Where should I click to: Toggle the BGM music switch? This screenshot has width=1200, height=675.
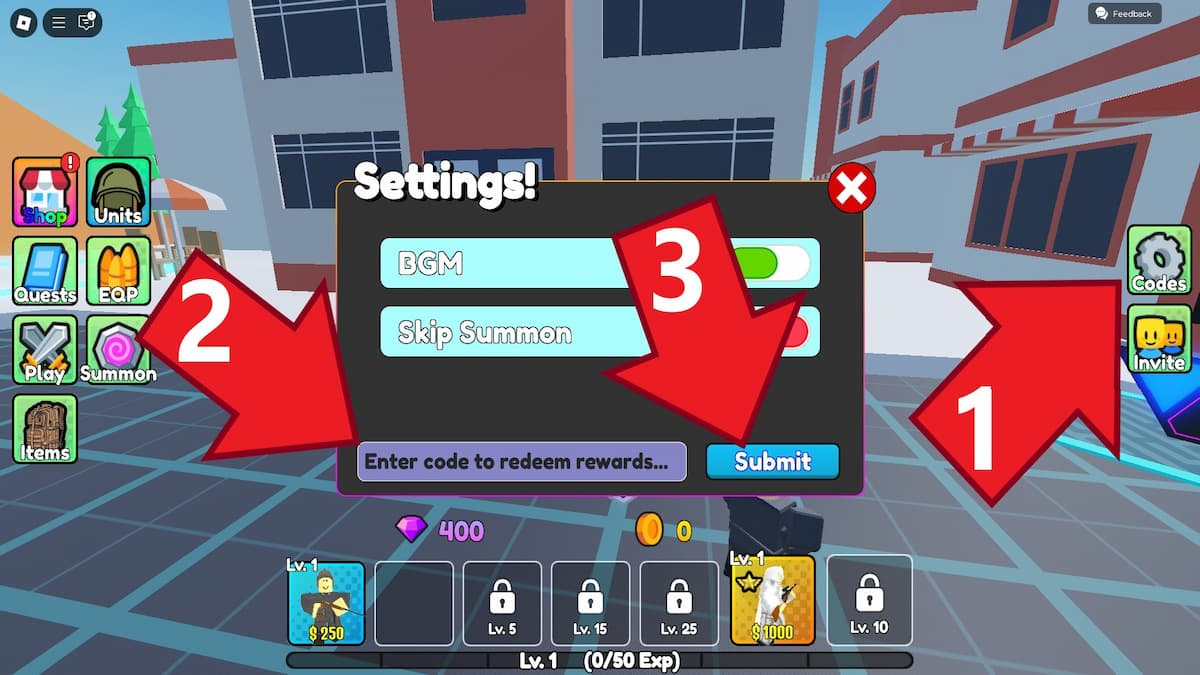pyautogui.click(x=778, y=263)
